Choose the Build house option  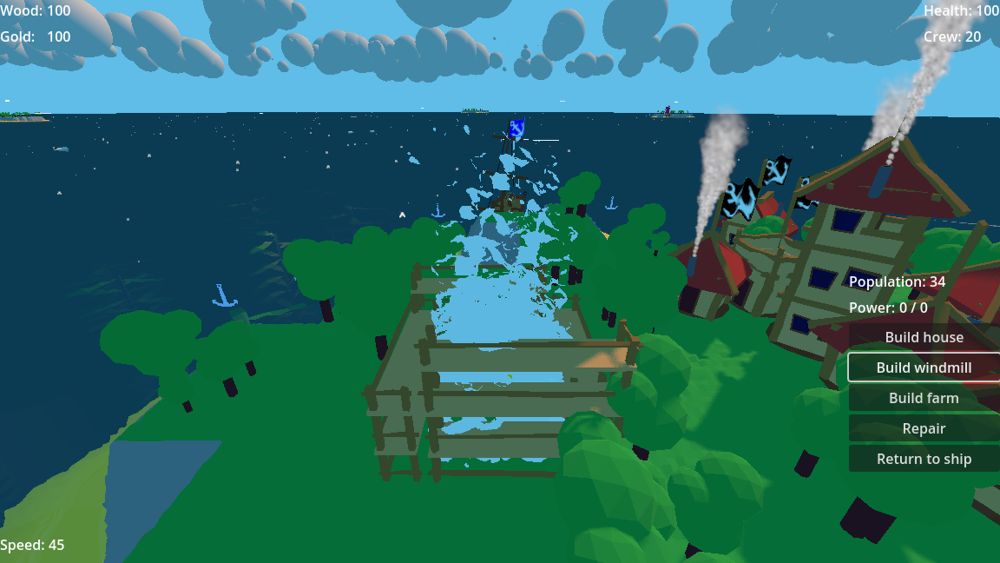924,338
